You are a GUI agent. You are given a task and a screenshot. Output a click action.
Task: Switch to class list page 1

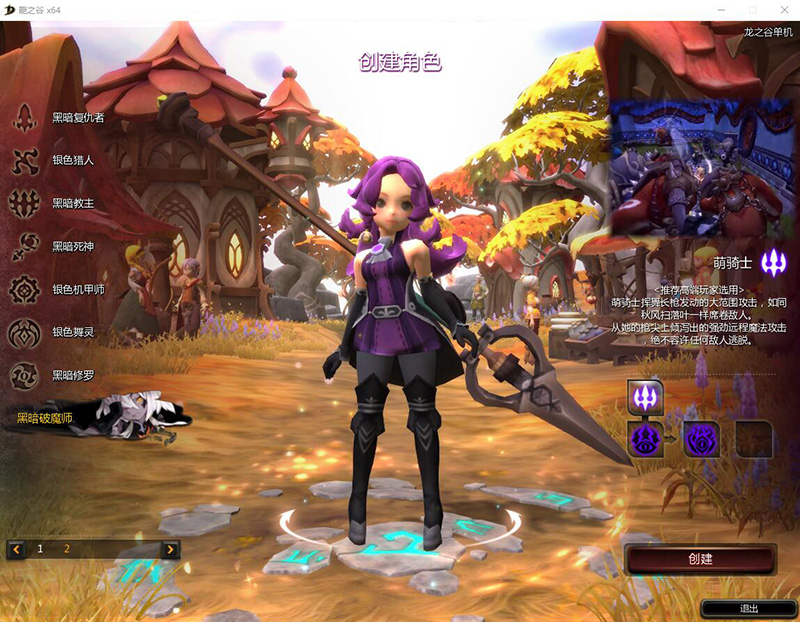click(41, 549)
